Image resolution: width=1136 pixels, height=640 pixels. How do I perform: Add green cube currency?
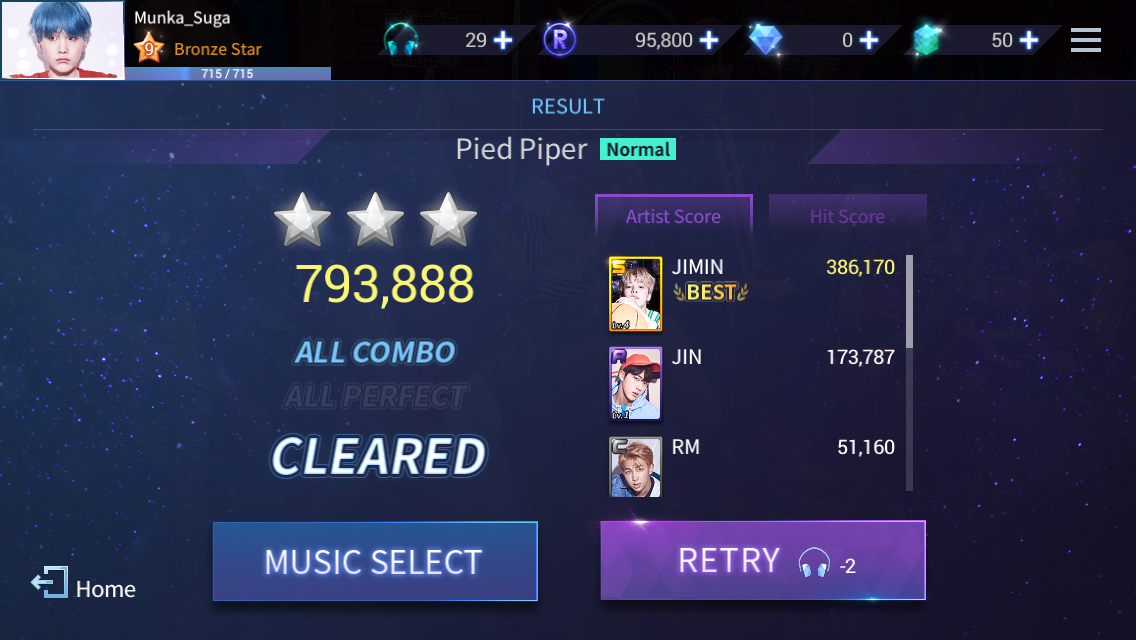(x=1028, y=40)
